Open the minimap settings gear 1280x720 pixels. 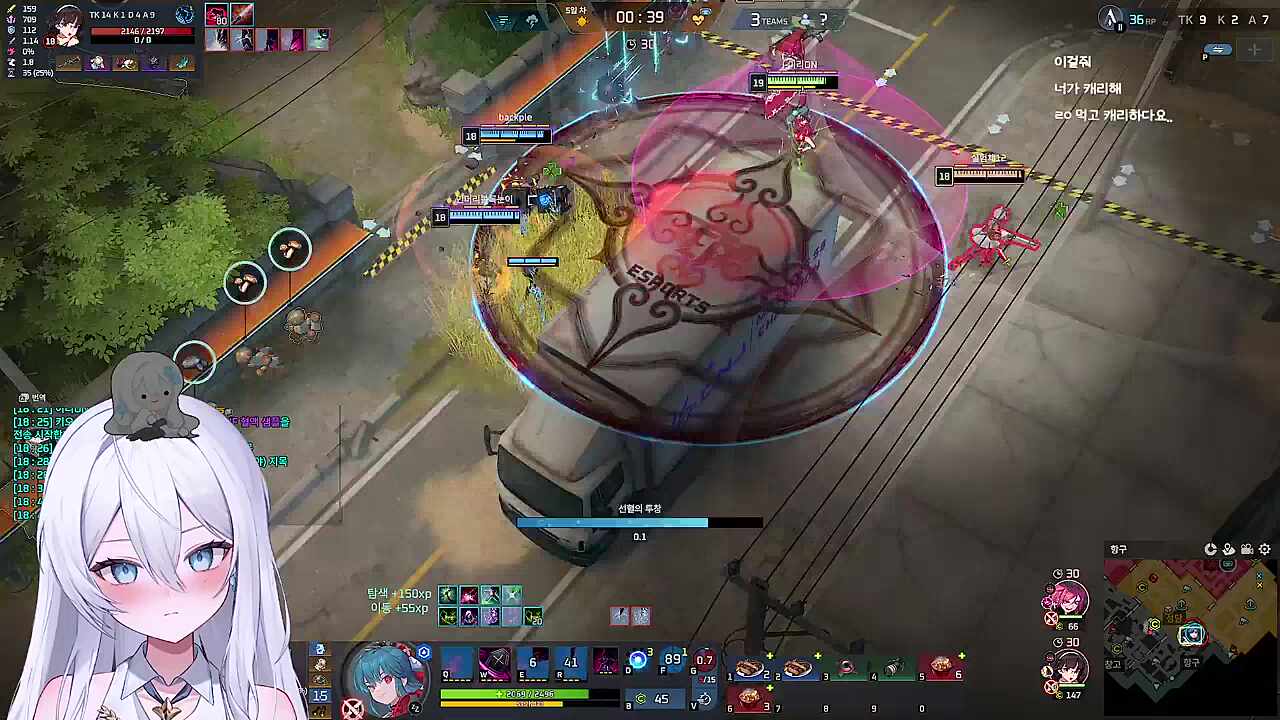coord(1265,549)
